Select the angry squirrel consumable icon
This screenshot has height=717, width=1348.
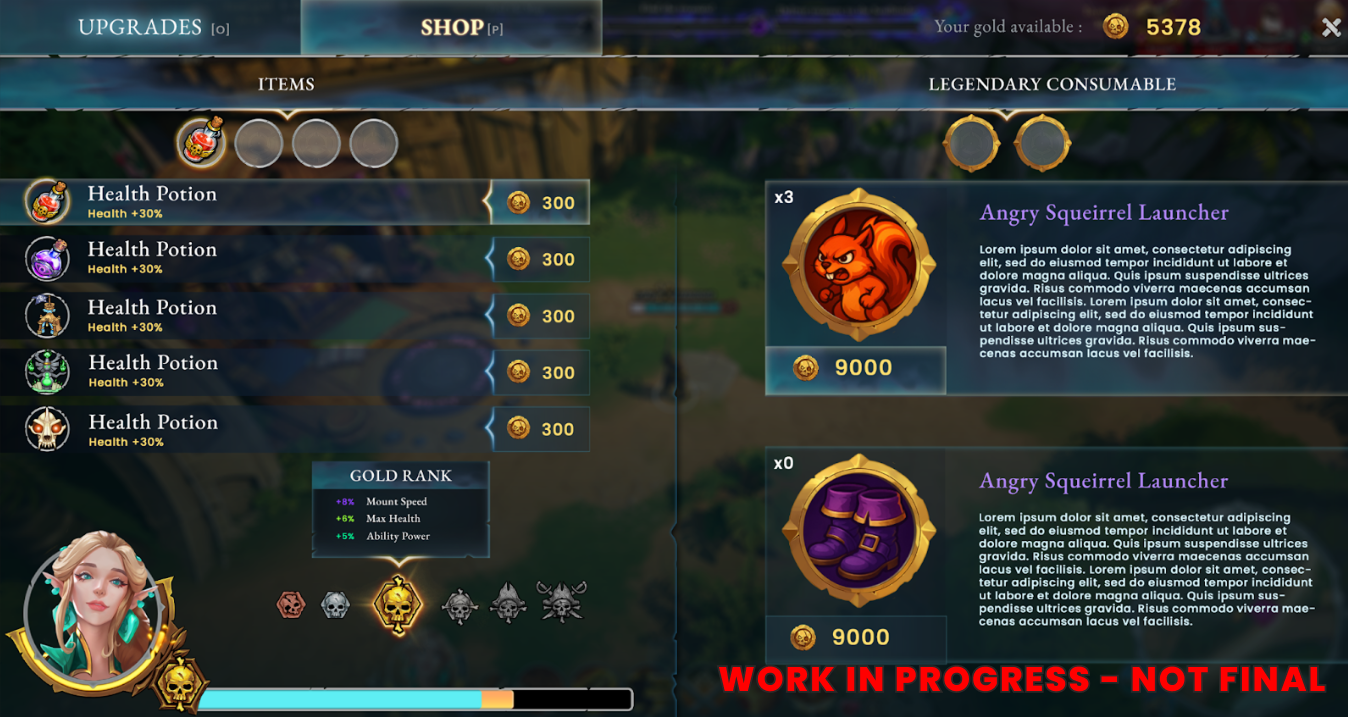pos(858,266)
